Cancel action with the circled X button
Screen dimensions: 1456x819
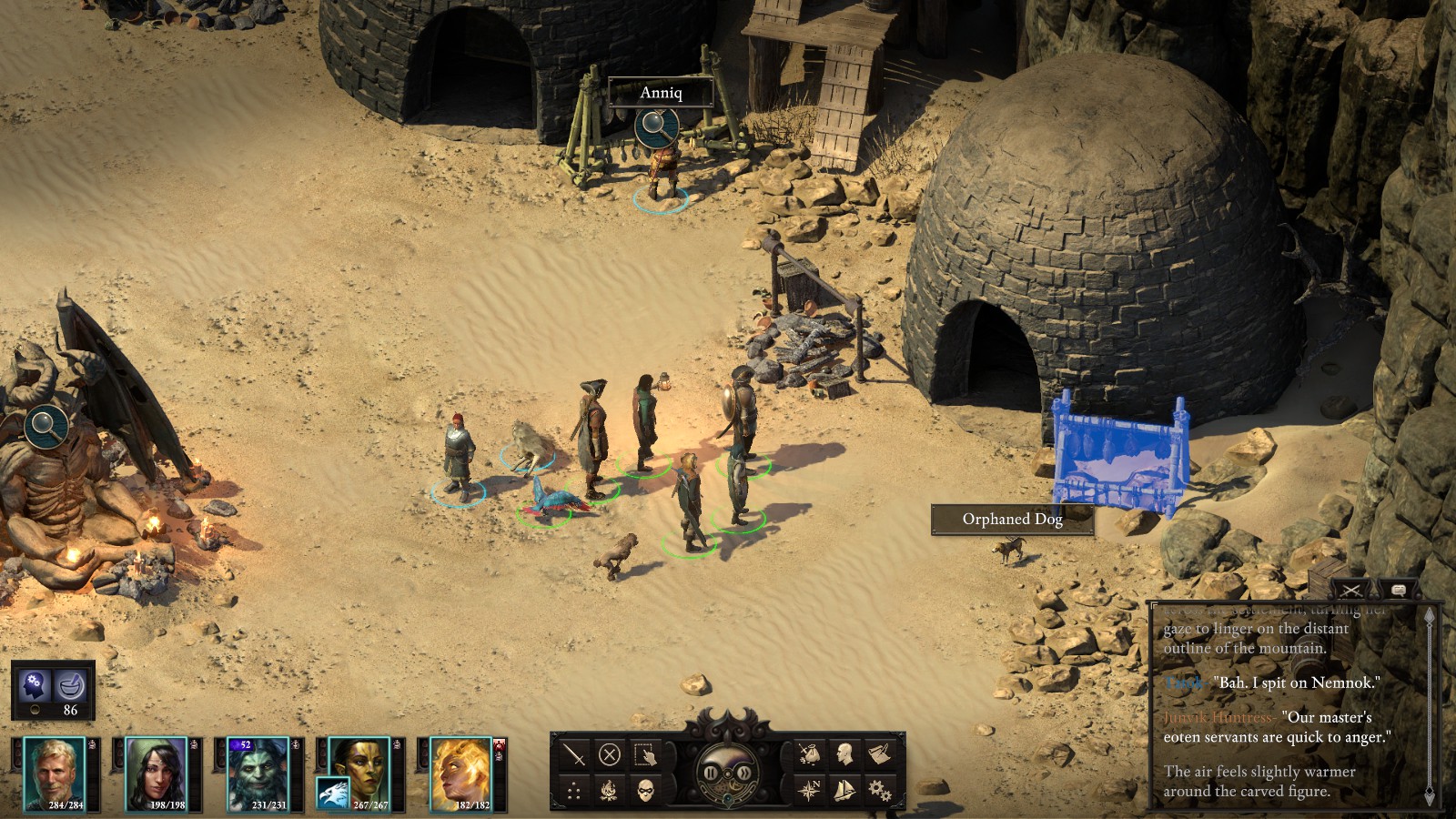tap(610, 754)
